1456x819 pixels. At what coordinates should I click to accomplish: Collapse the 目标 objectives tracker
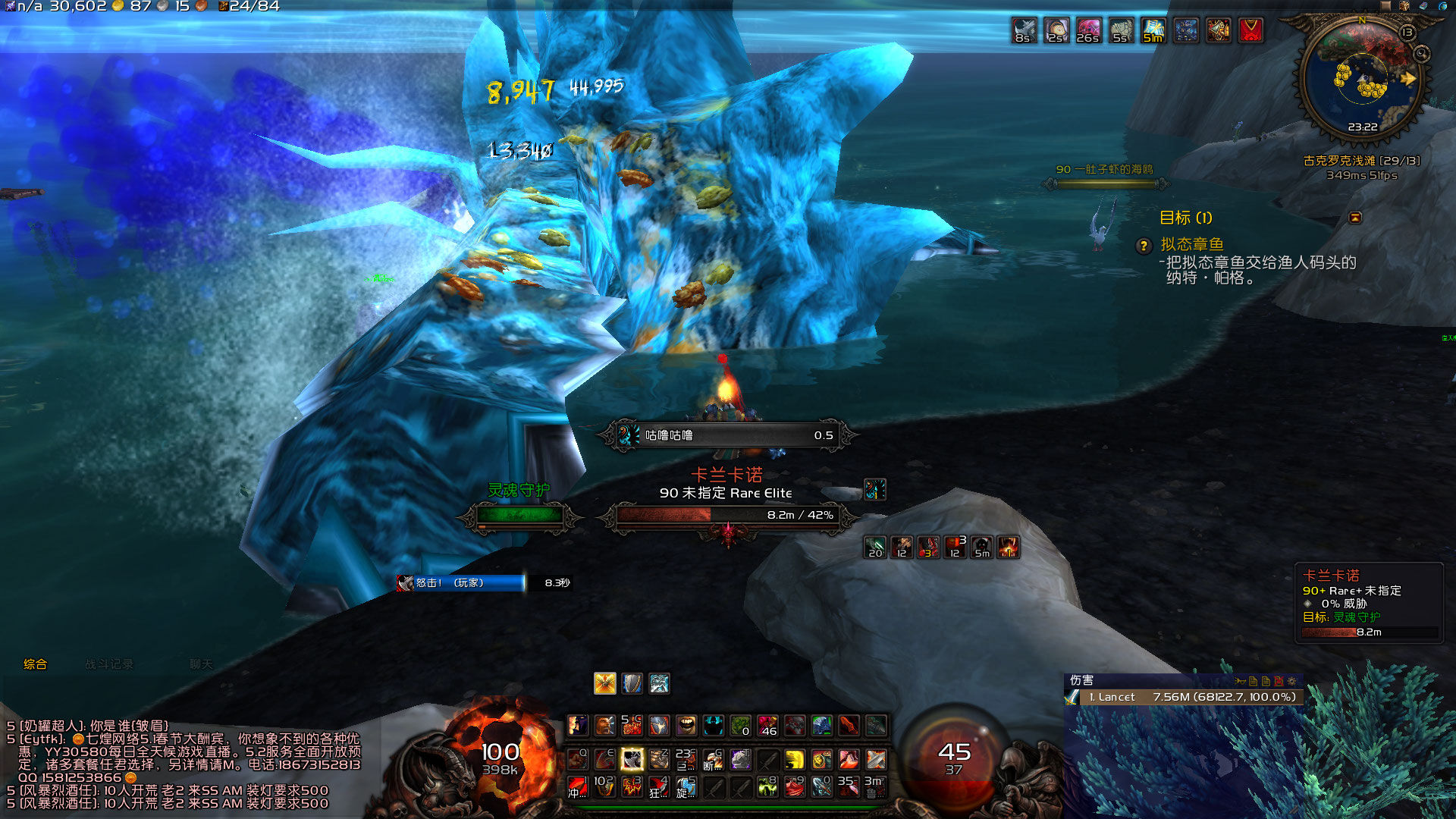pos(1355,218)
